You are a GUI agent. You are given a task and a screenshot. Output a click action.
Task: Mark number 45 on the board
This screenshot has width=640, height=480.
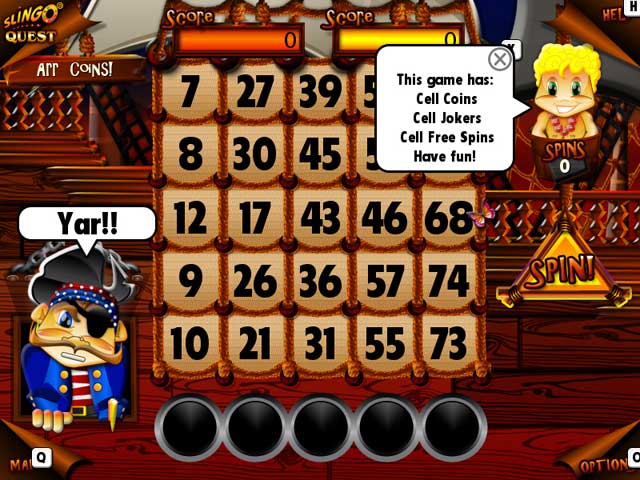[320, 155]
